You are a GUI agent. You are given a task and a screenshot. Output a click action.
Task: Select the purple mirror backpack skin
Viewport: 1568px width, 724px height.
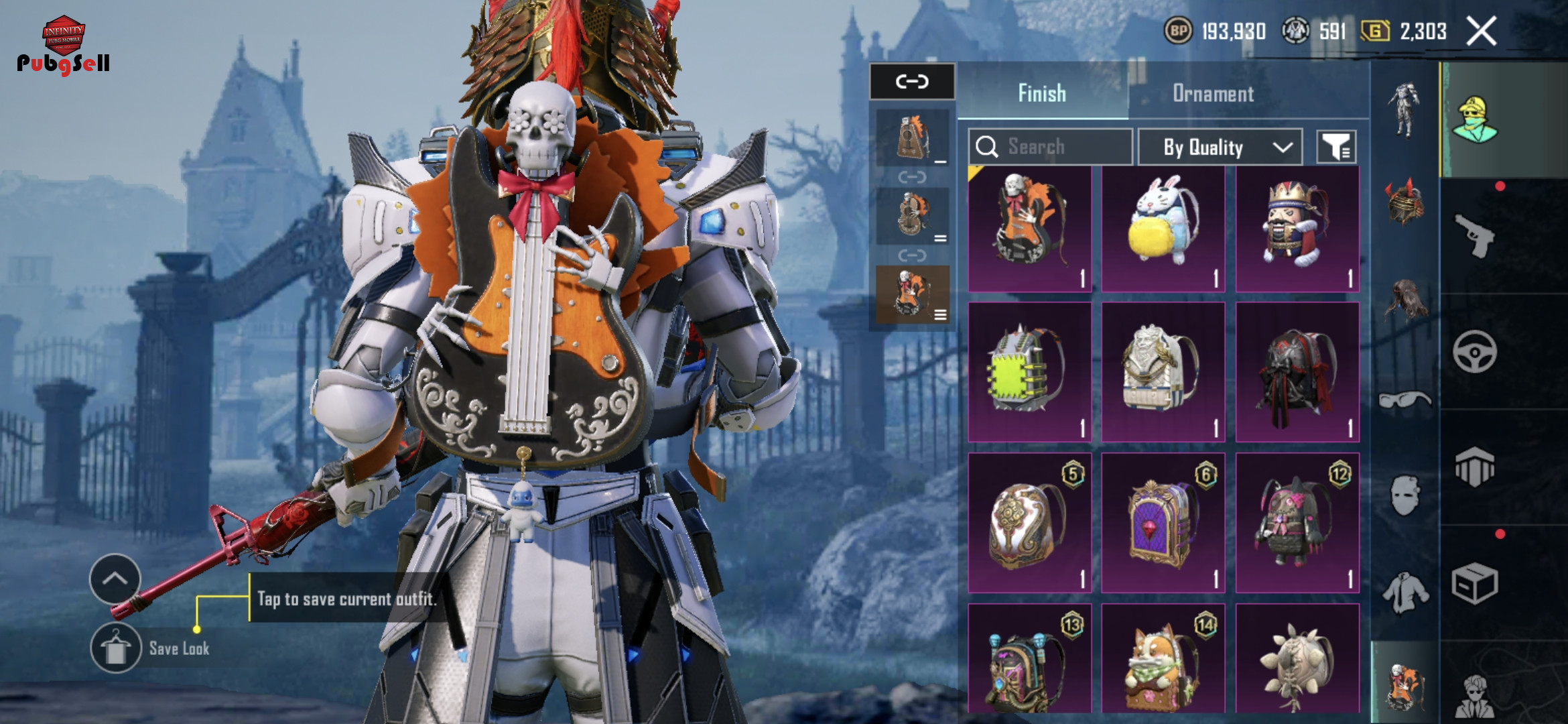click(x=1163, y=523)
